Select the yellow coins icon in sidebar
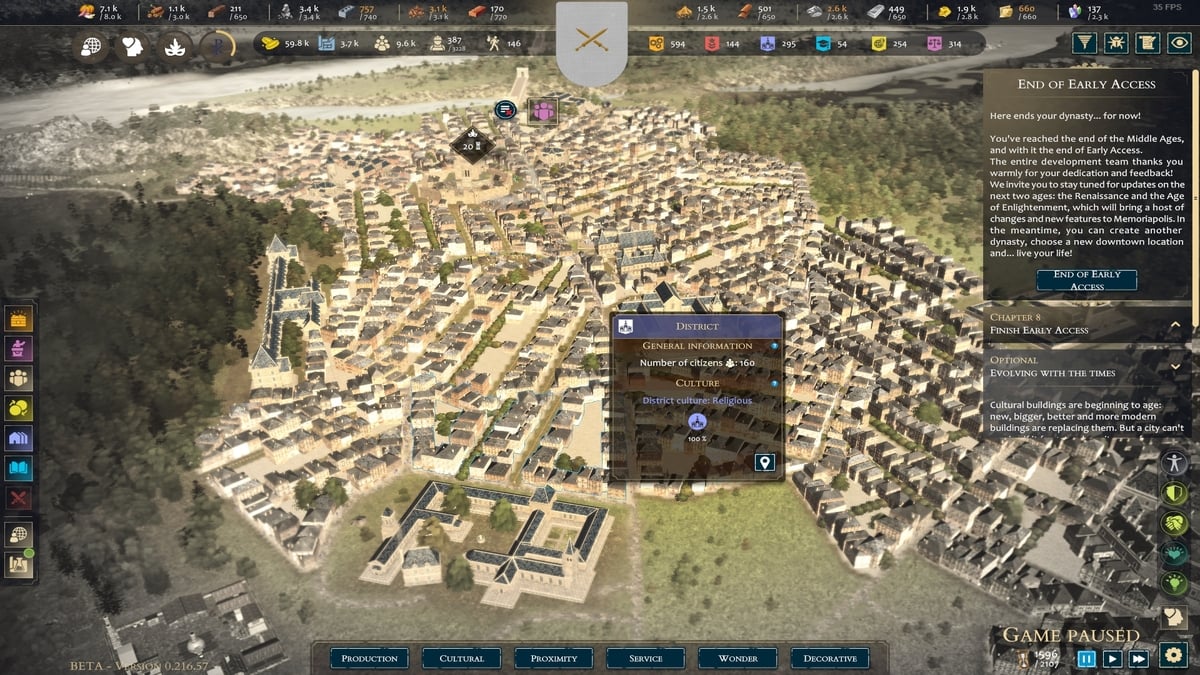1200x675 pixels. (x=19, y=408)
